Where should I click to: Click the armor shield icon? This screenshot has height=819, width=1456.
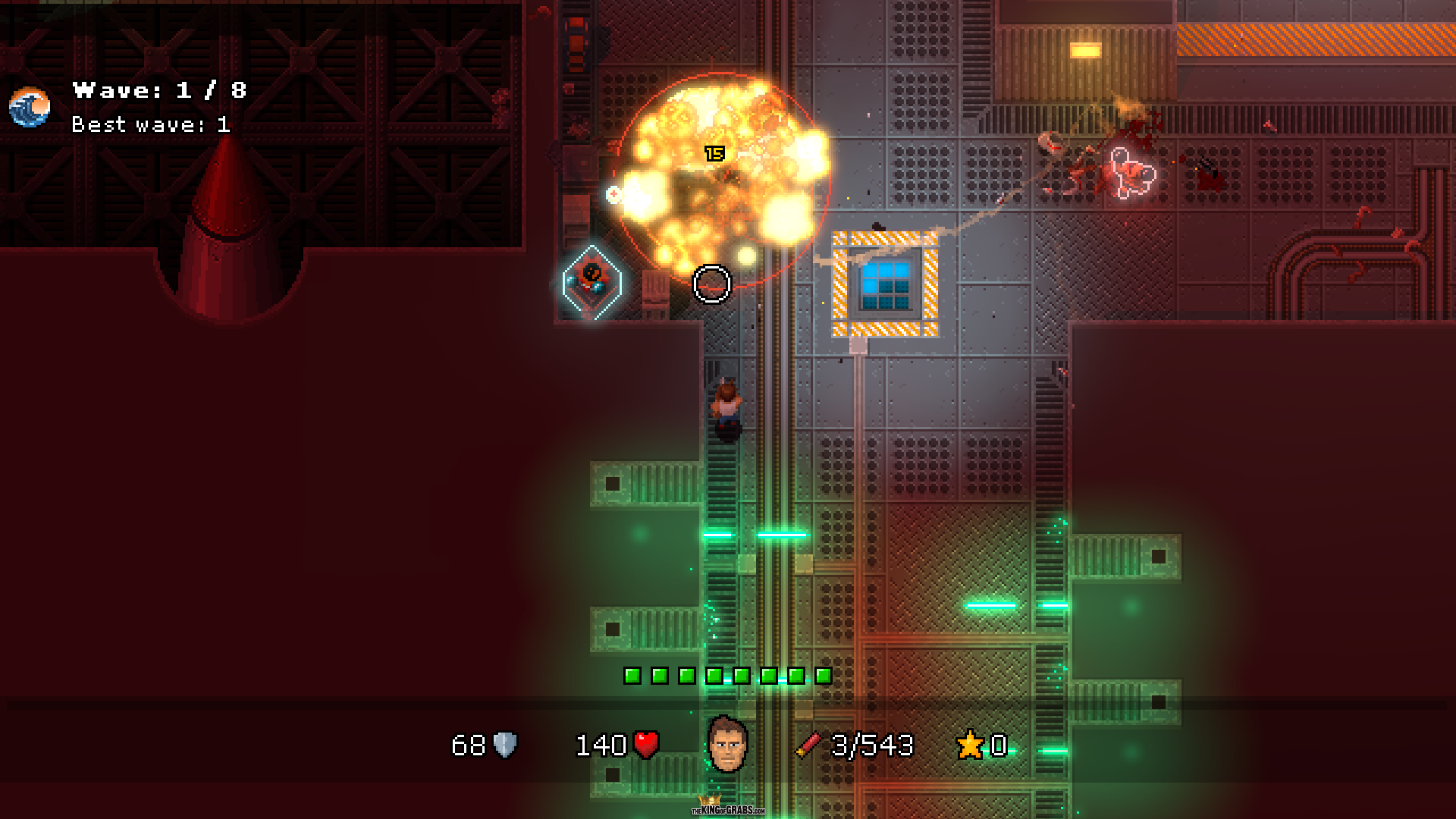pos(505,745)
